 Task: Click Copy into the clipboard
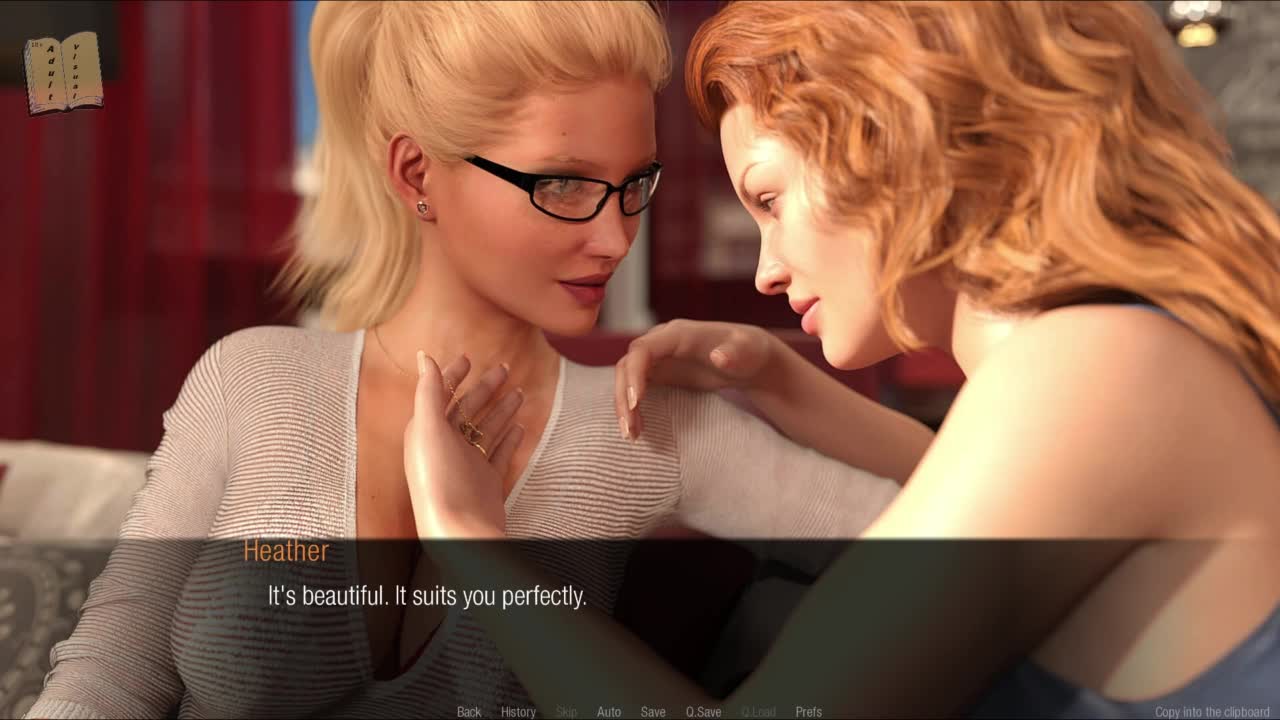point(1212,712)
